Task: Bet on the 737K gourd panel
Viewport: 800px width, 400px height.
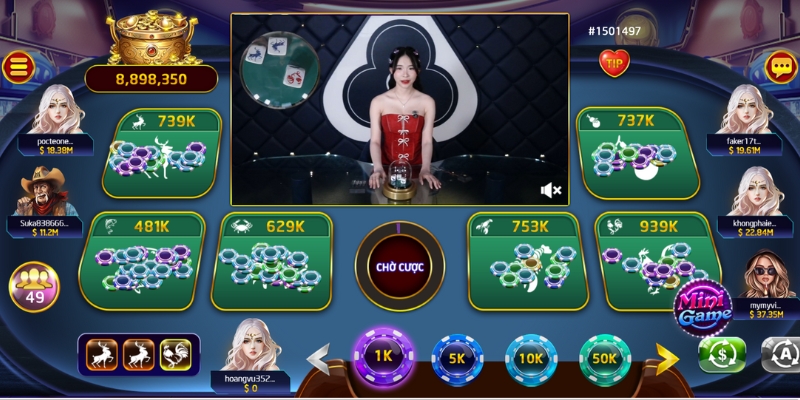Action: click(x=635, y=153)
